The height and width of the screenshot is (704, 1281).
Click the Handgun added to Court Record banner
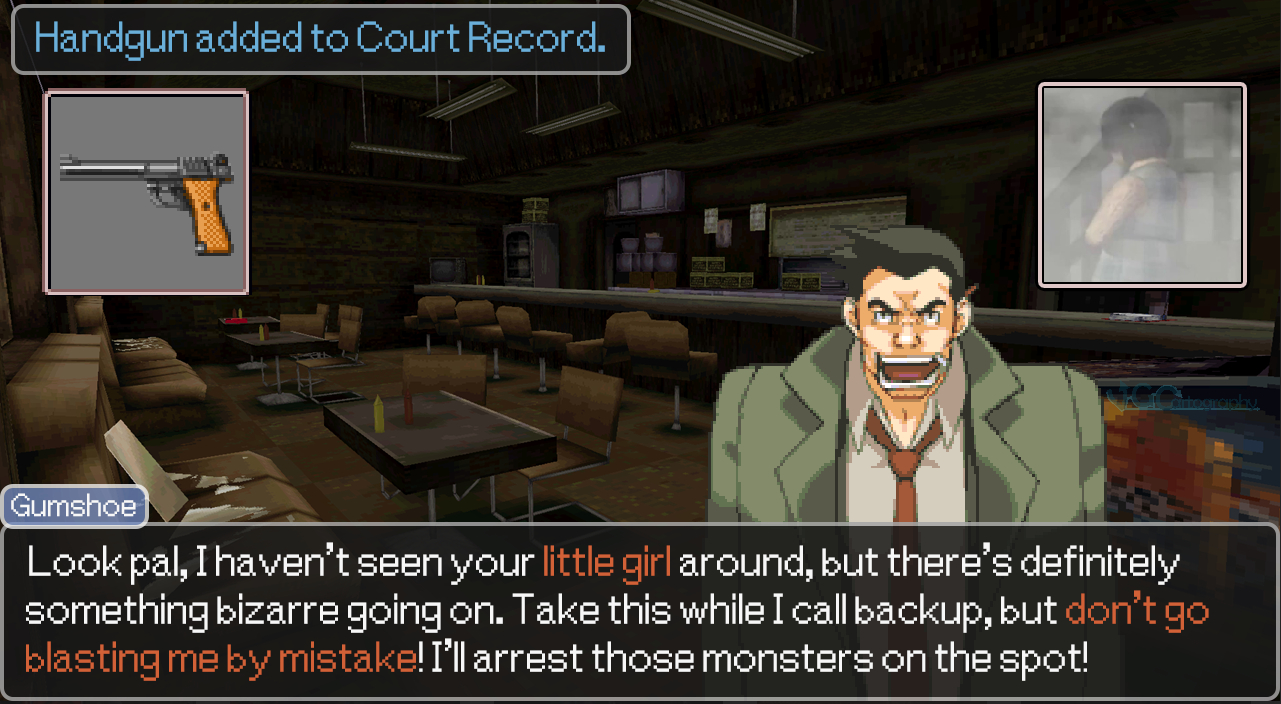coord(320,39)
